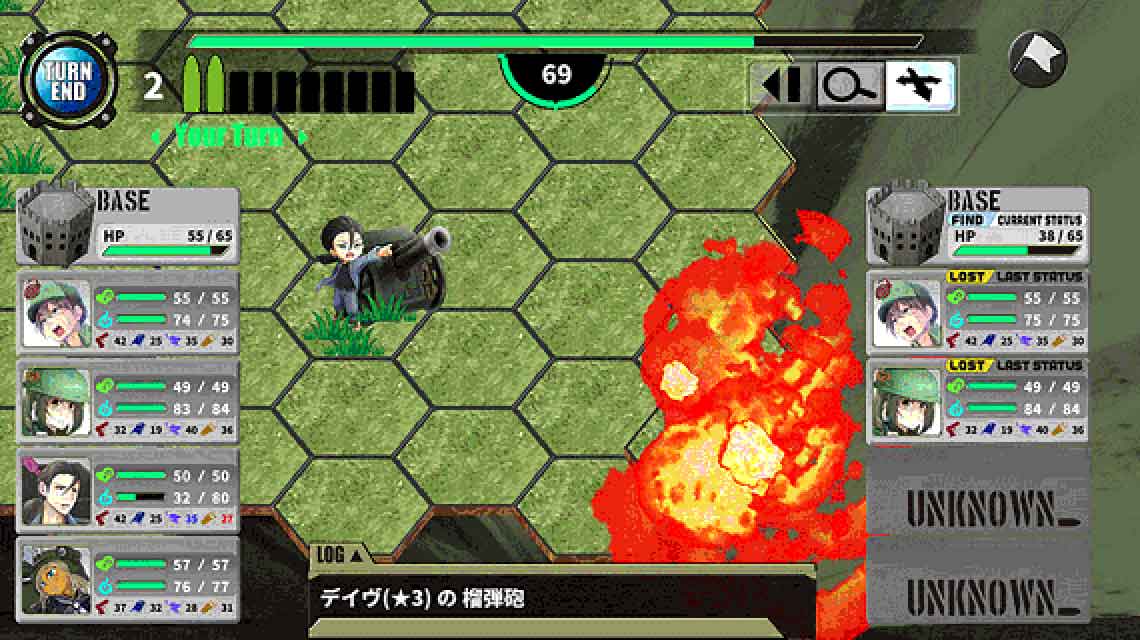This screenshot has width=1140, height=640.
Task: Choose the LOST enemy card with 49/49 HP
Action: pyautogui.click(x=977, y=402)
